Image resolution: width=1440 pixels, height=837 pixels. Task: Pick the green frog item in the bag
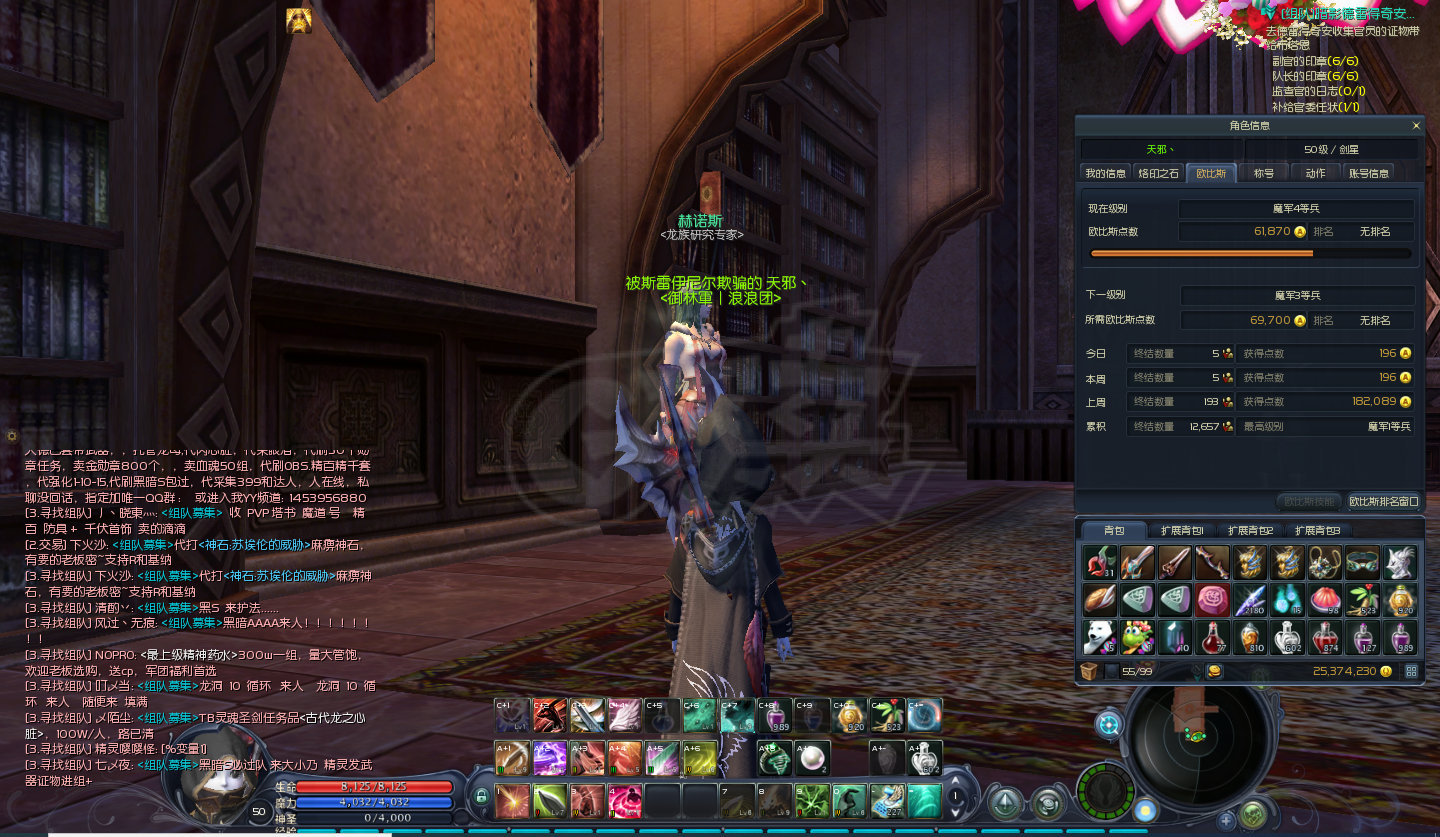[x=1137, y=637]
